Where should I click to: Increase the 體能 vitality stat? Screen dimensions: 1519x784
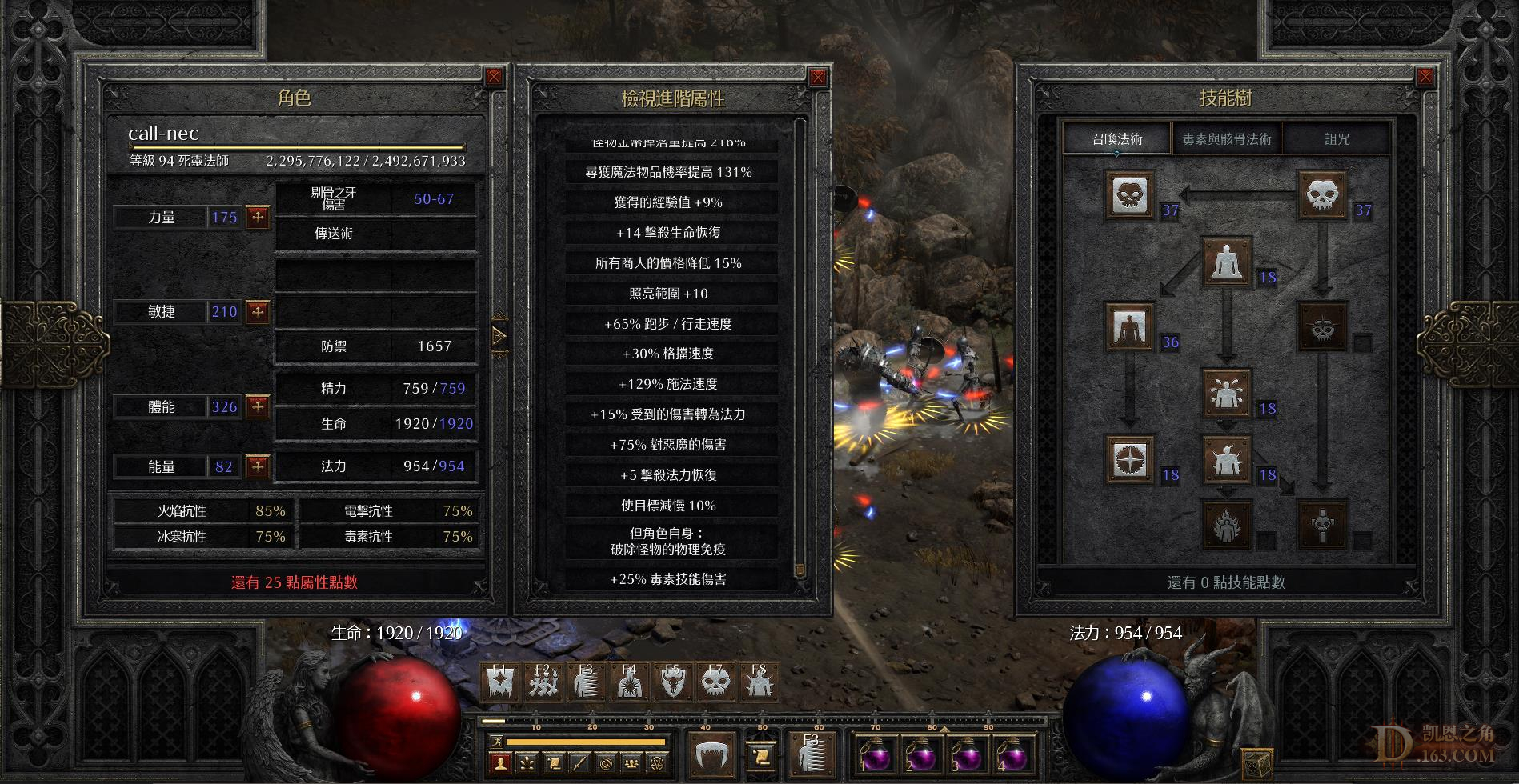(x=258, y=406)
